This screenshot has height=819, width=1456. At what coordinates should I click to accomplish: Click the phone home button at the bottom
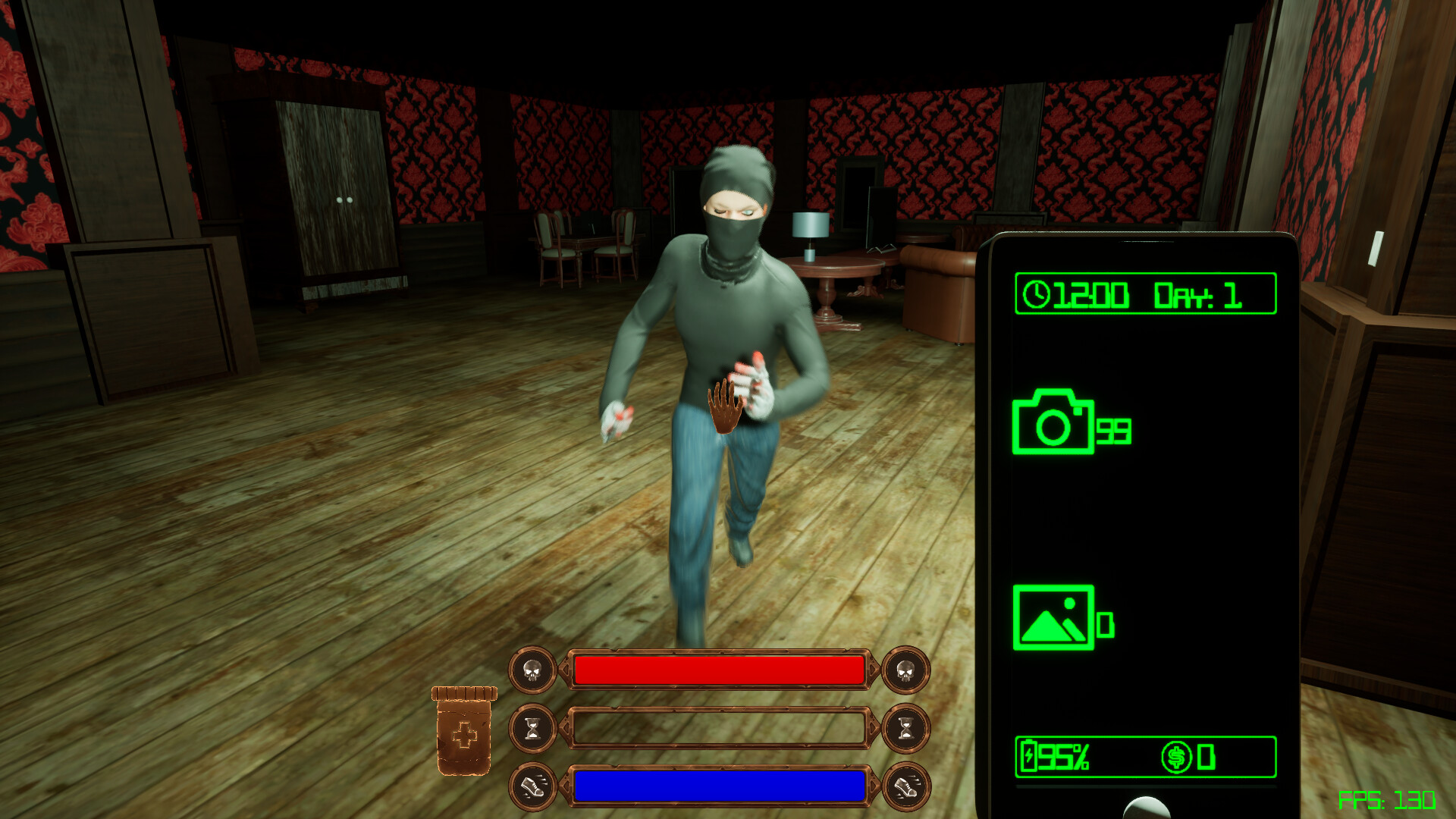coord(1147,812)
